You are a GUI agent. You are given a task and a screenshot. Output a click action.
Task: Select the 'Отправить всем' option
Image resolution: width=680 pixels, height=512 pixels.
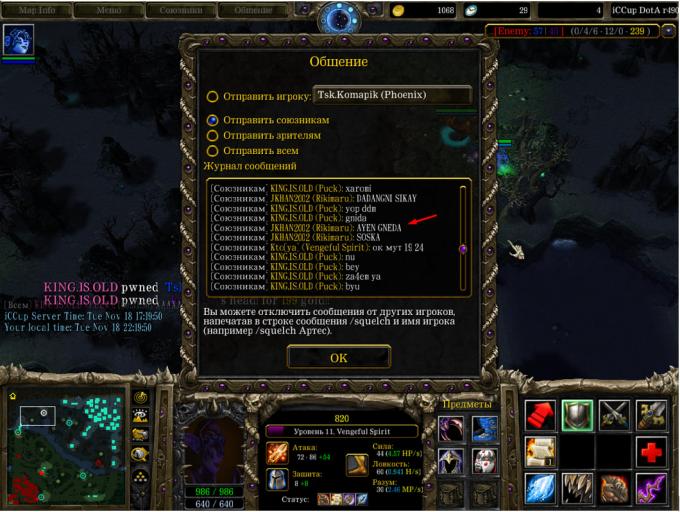tap(212, 151)
